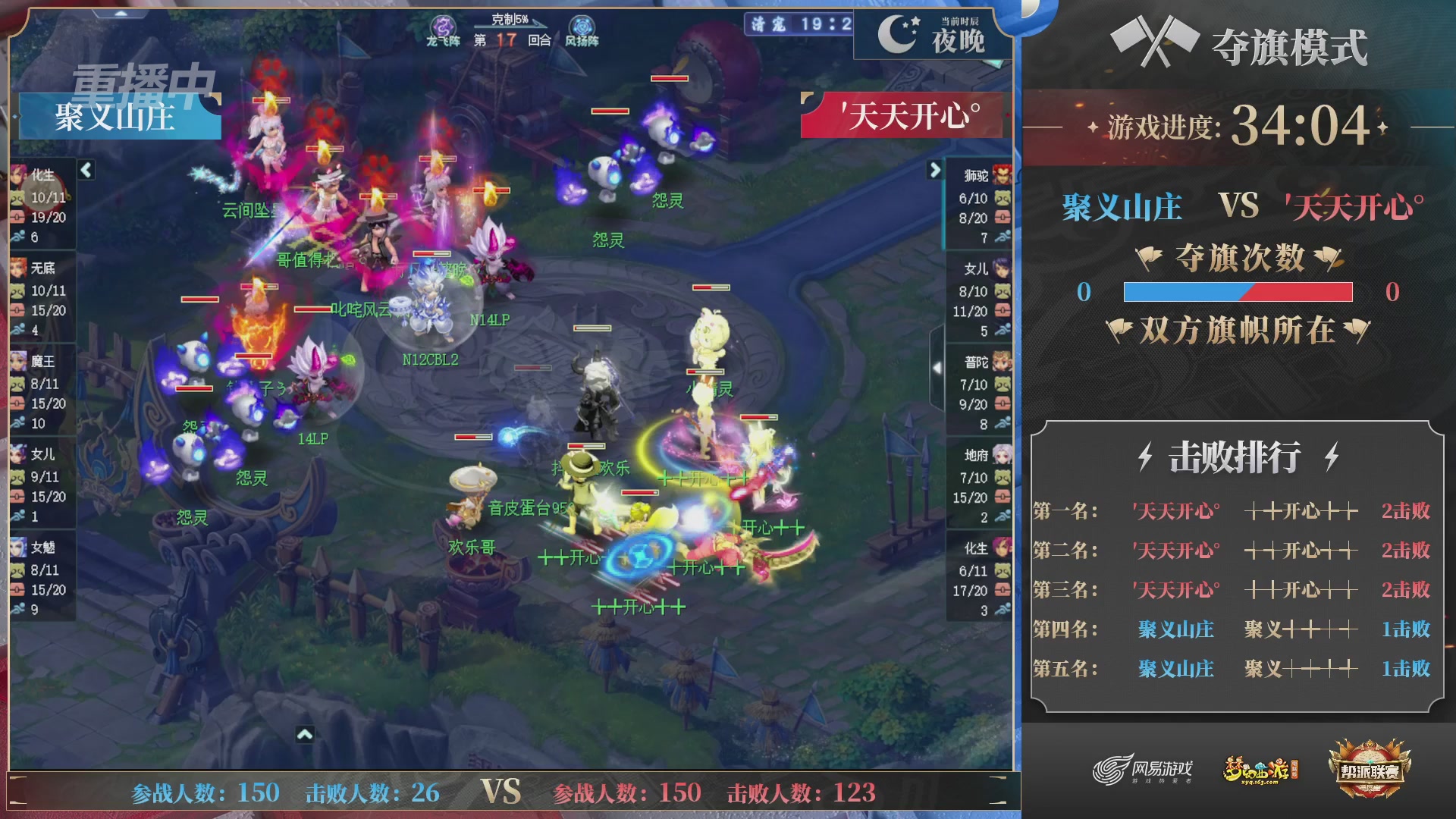Click the 夺旗次数 capture progress bar

(1236, 293)
